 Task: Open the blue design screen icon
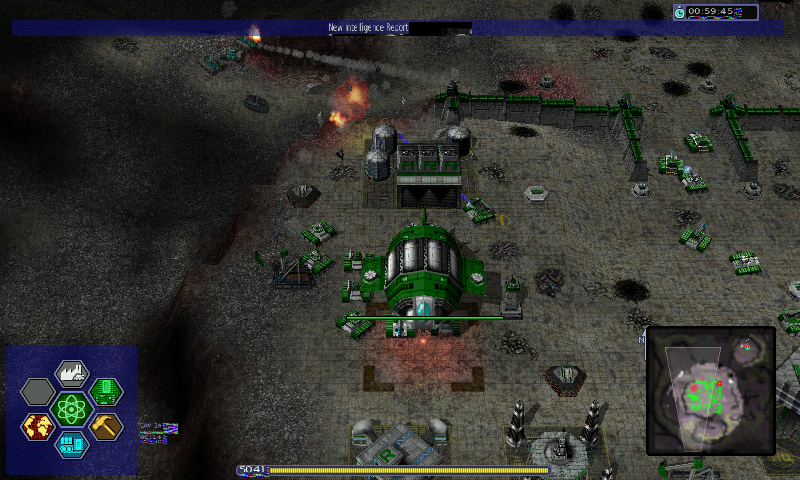click(72, 443)
